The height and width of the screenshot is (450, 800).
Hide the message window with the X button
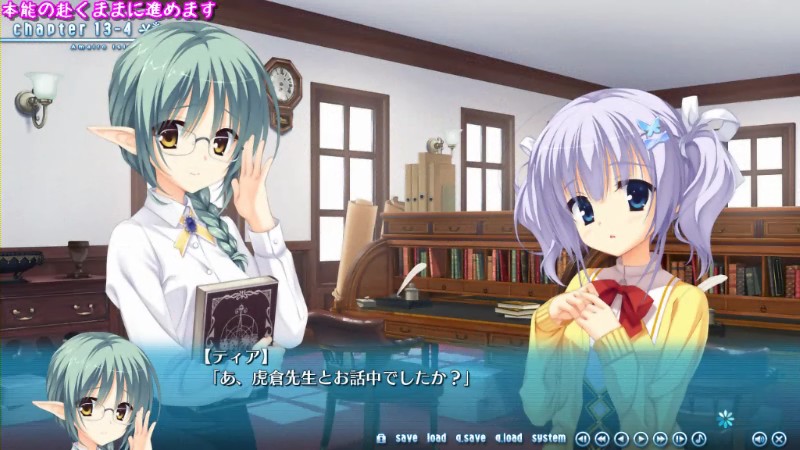(x=779, y=438)
